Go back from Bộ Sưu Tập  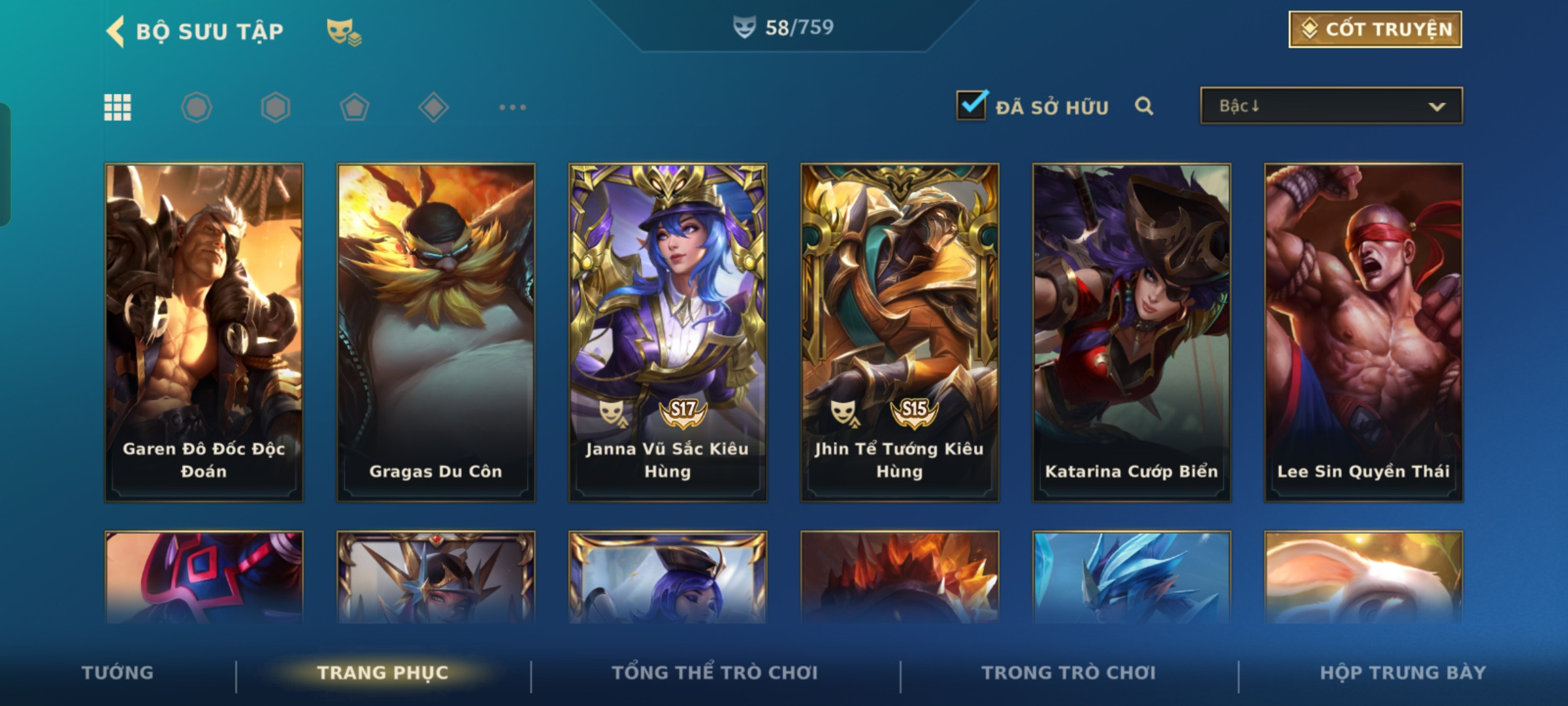pos(116,31)
